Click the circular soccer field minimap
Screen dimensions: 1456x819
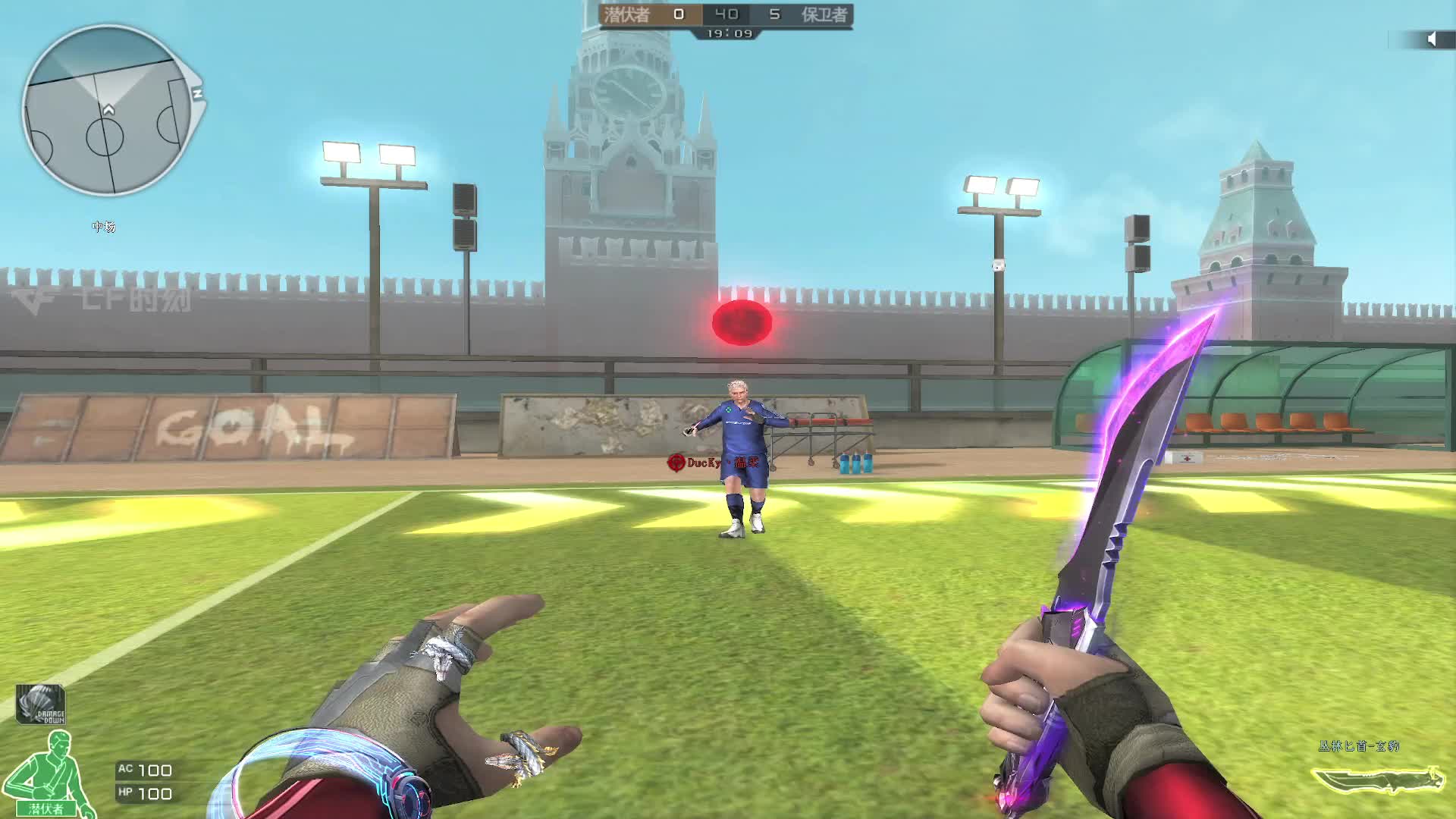tap(106, 111)
